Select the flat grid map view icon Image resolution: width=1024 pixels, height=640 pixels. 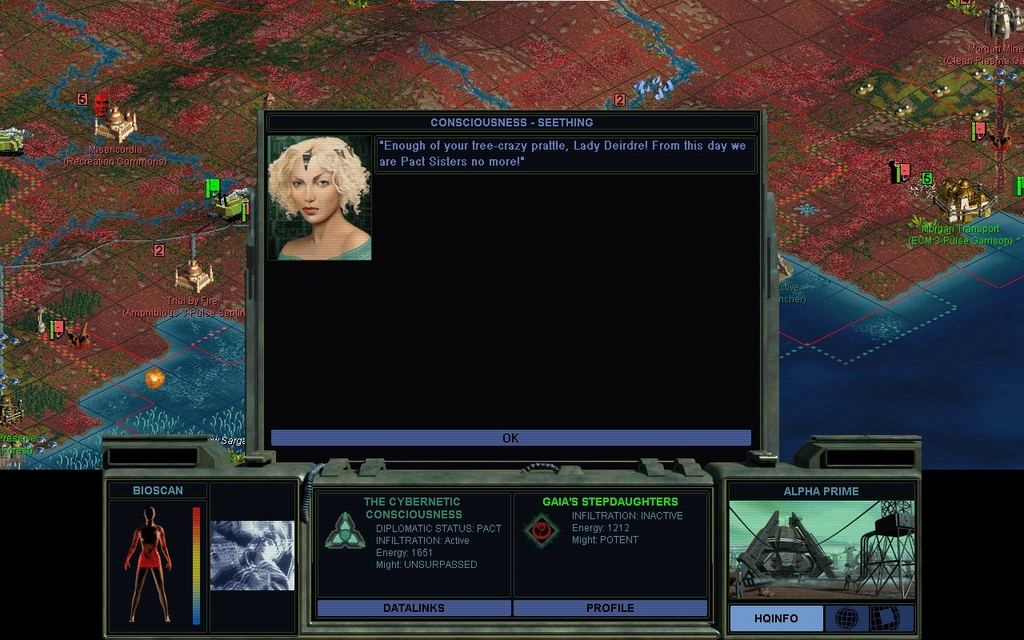click(885, 618)
